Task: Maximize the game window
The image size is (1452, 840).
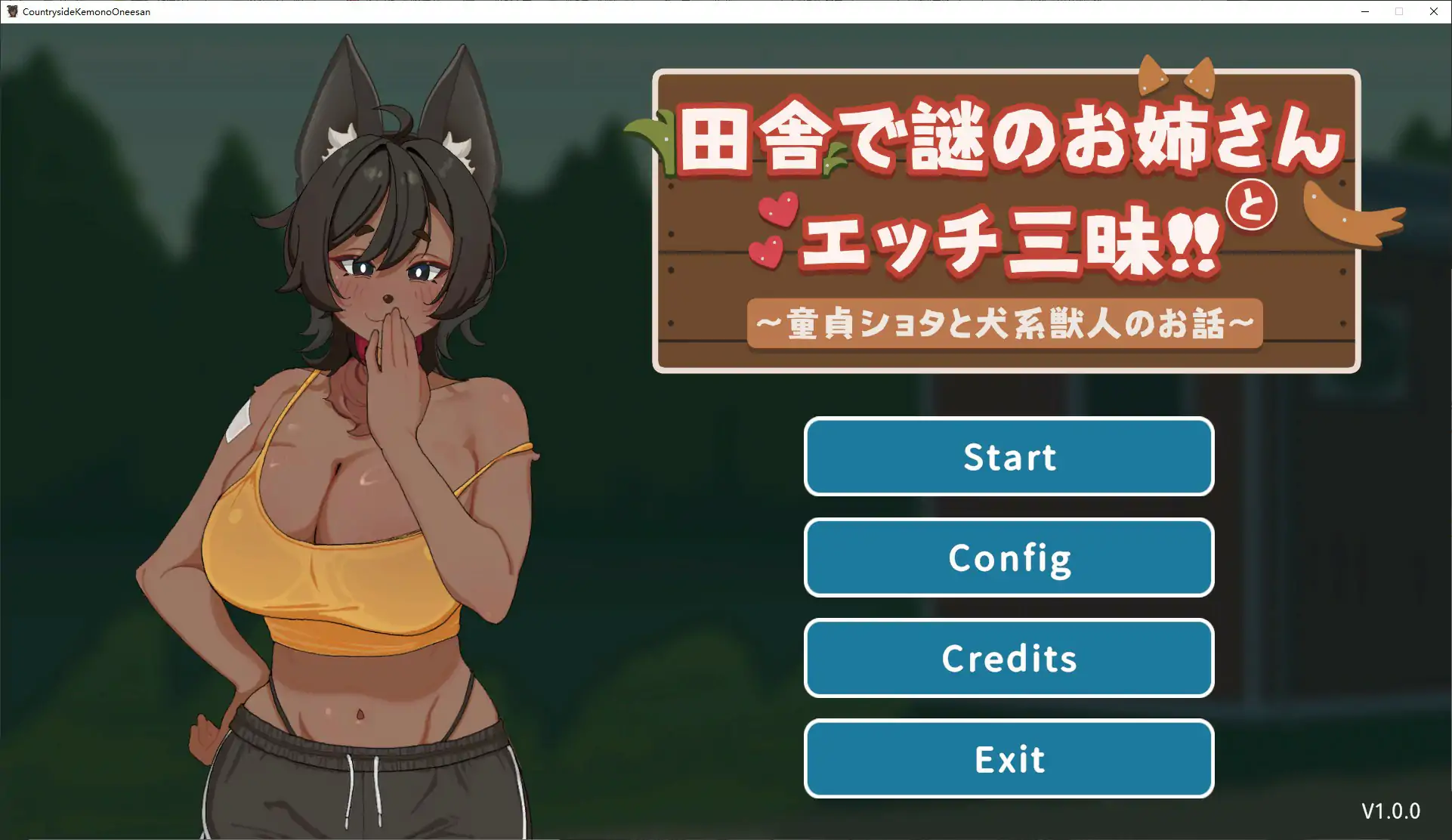Action: pyautogui.click(x=1398, y=11)
